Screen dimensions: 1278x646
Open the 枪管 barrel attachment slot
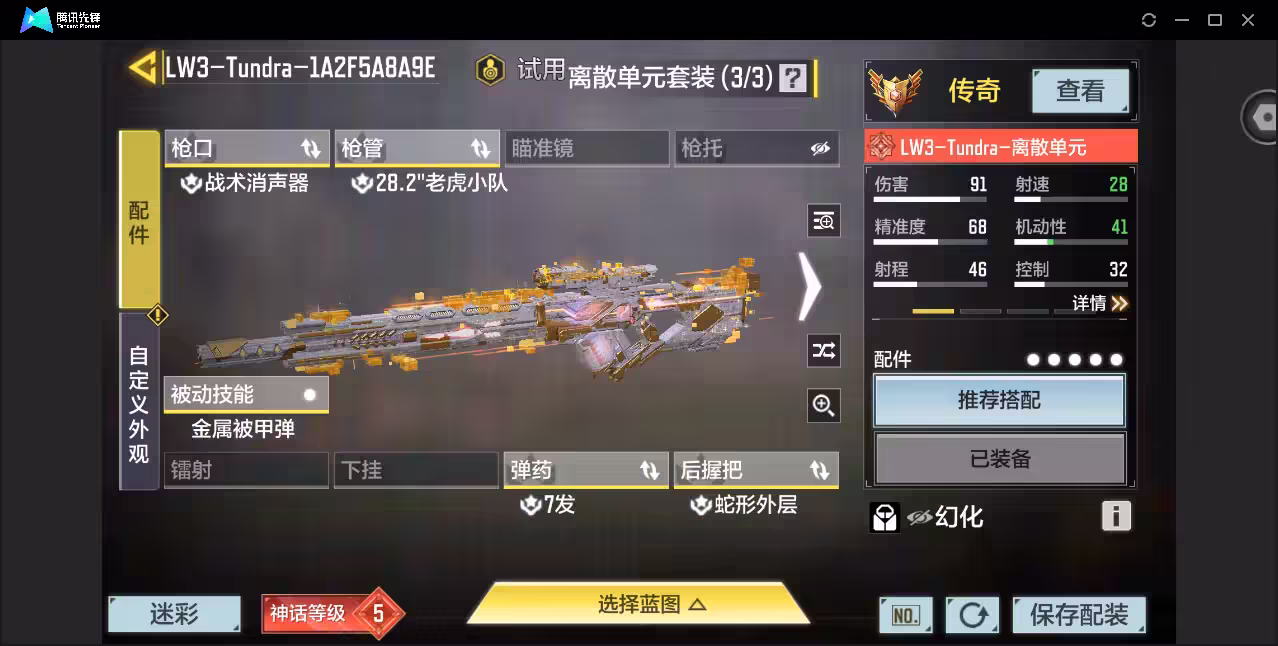[416, 149]
